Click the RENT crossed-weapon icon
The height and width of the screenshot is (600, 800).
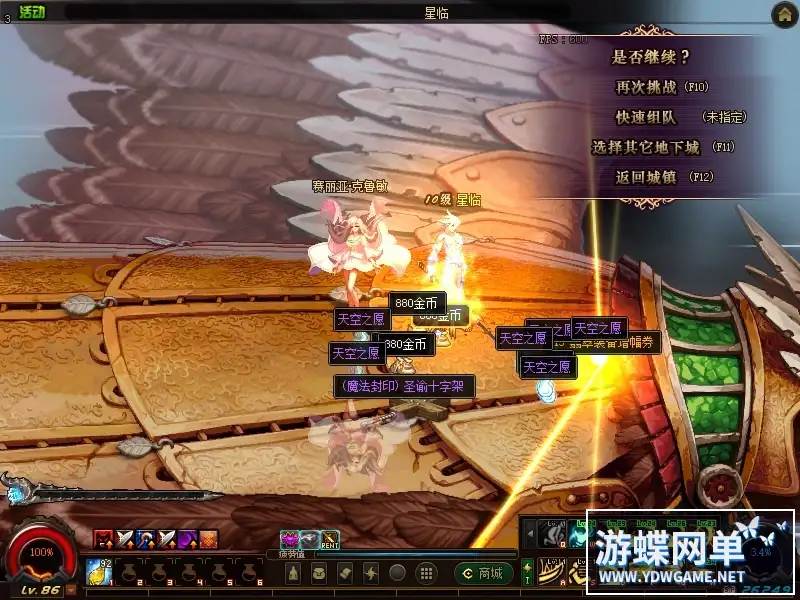(x=330, y=540)
